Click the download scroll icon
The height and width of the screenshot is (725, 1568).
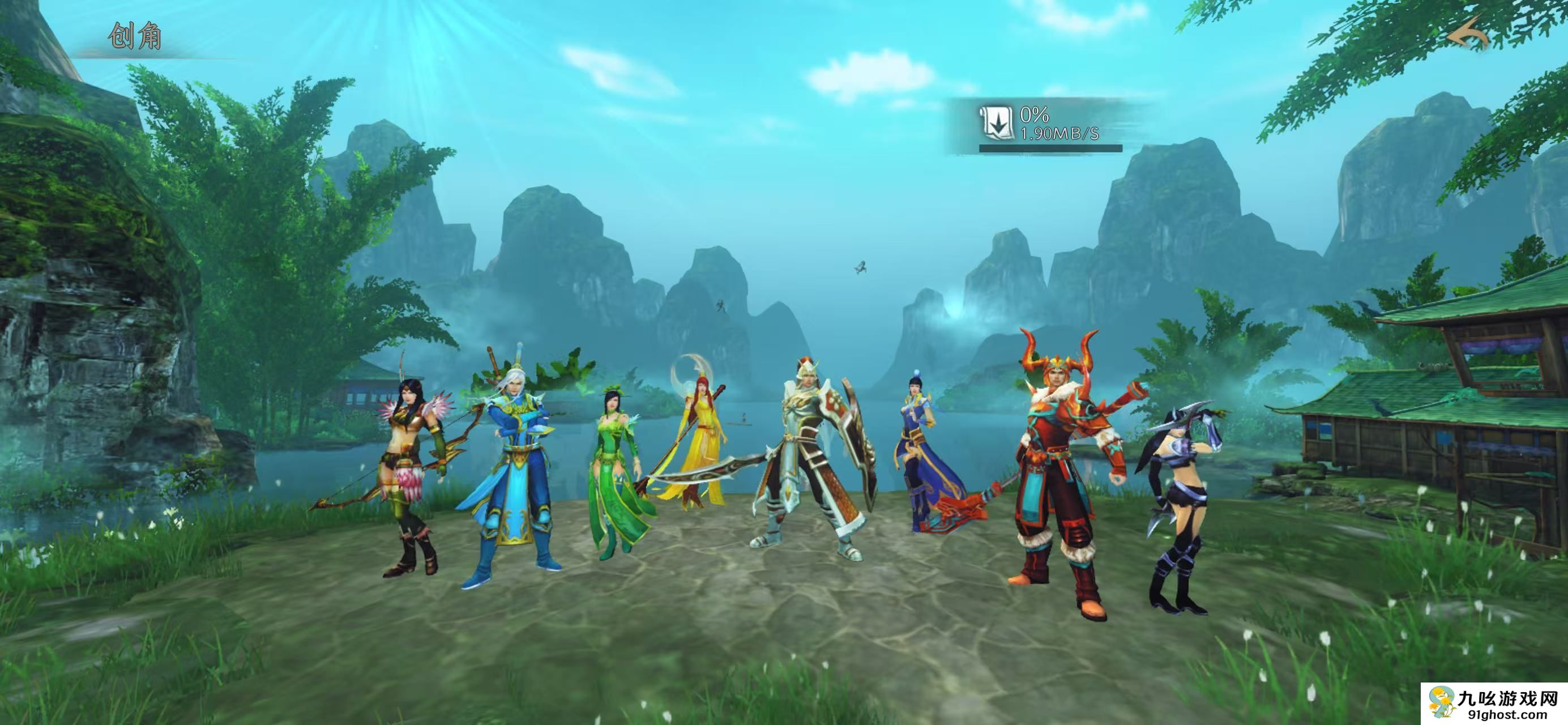[x=996, y=122]
